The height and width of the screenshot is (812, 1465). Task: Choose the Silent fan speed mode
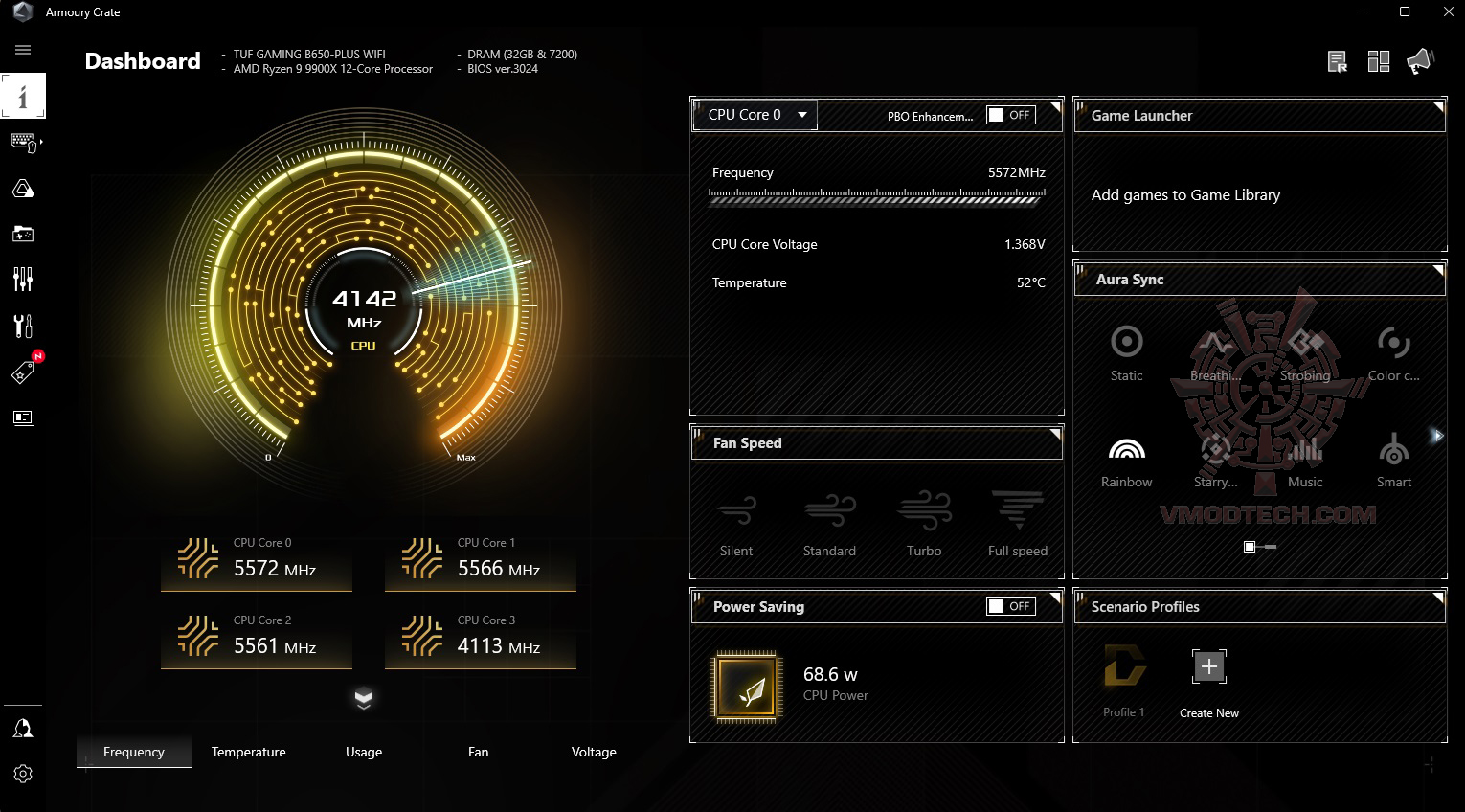click(x=735, y=523)
